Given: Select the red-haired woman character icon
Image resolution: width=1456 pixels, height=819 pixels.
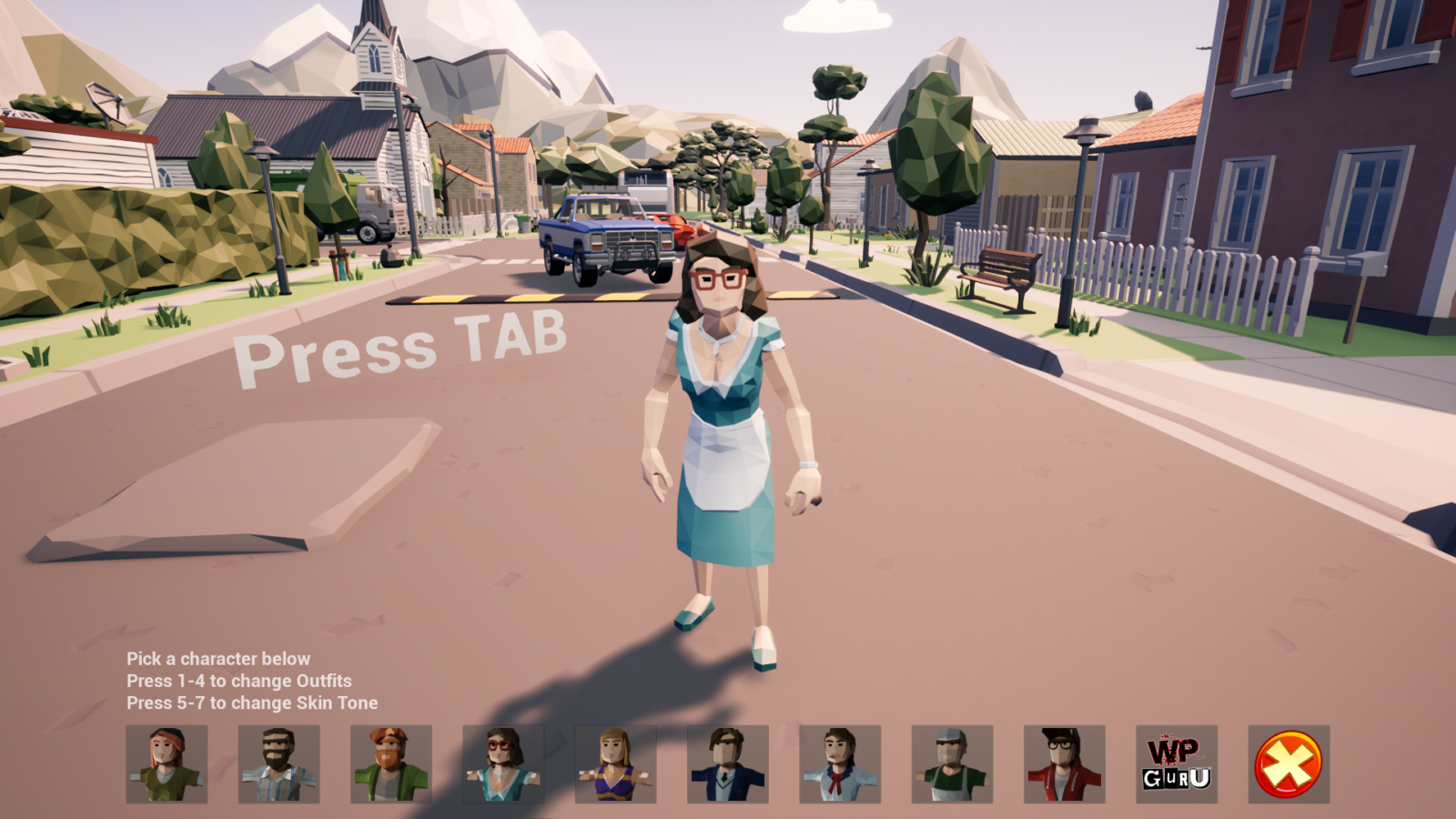Looking at the screenshot, I should (x=166, y=764).
